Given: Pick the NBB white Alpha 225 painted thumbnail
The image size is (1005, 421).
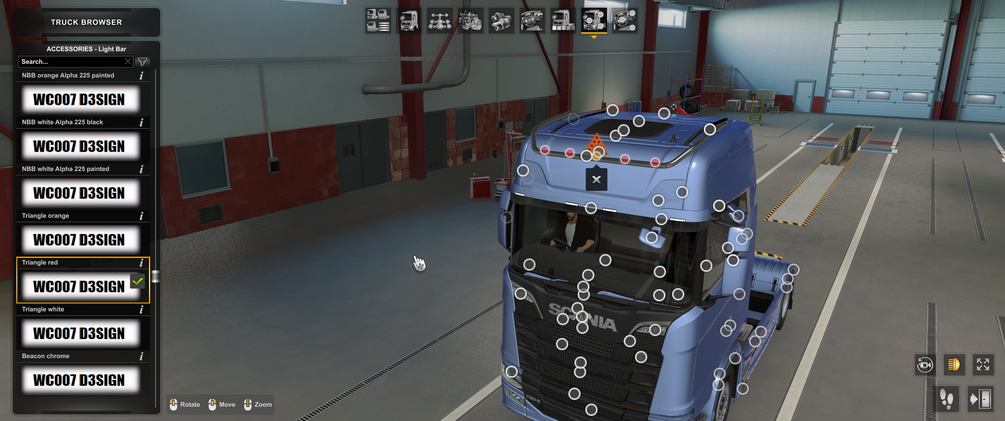Looking at the screenshot, I should [79, 193].
